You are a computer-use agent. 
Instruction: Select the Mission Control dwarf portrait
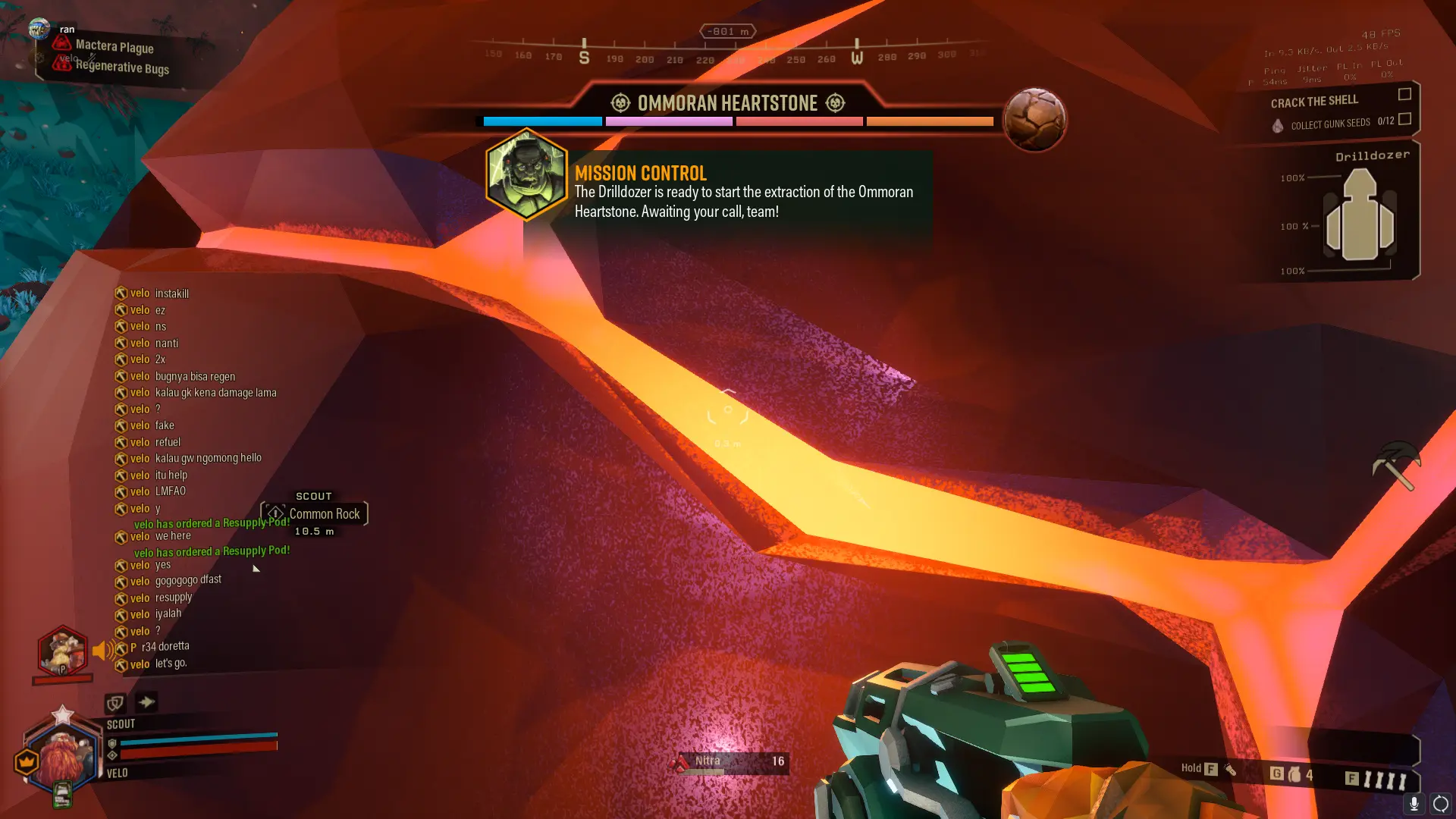click(526, 174)
